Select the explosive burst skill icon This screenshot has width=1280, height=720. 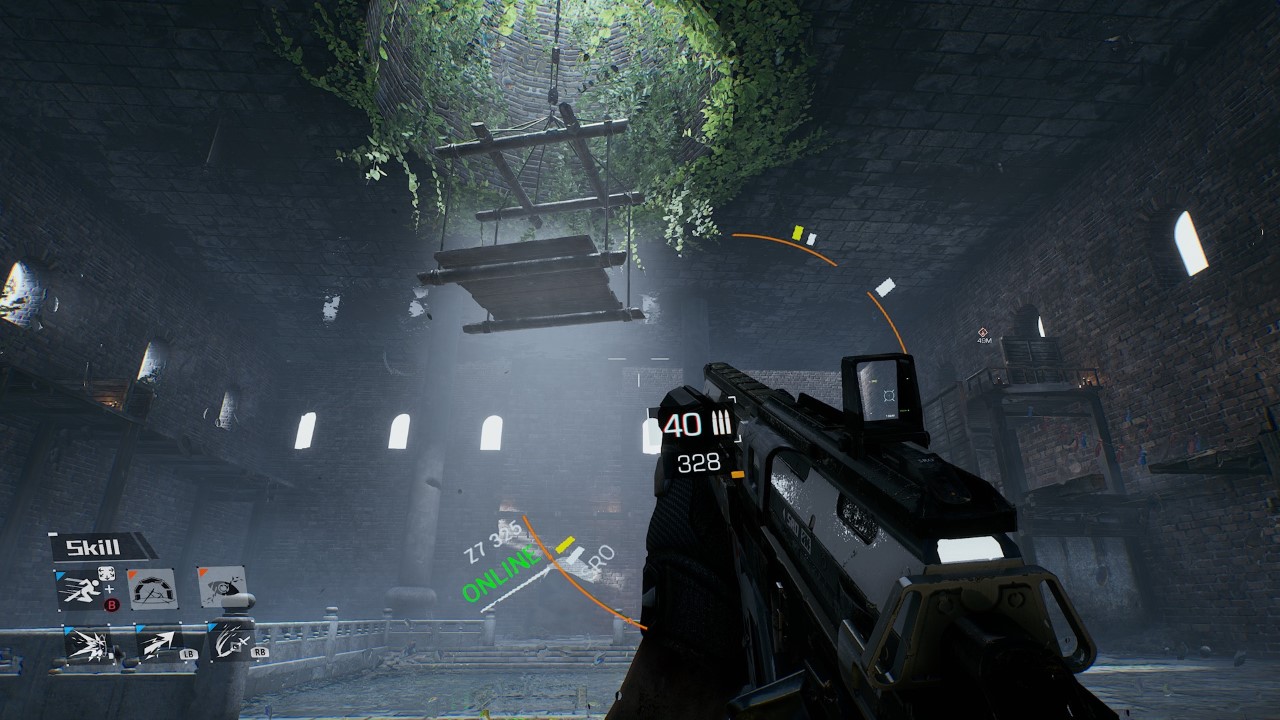(90, 645)
